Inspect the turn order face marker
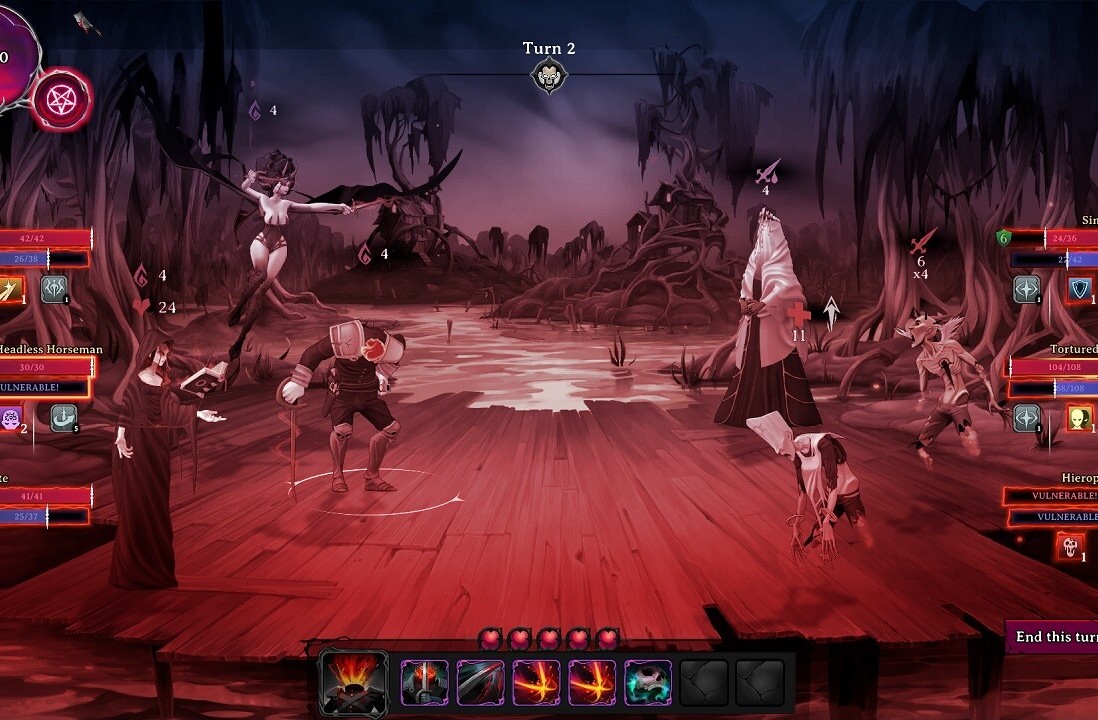The height and width of the screenshot is (720, 1098). pyautogui.click(x=548, y=75)
